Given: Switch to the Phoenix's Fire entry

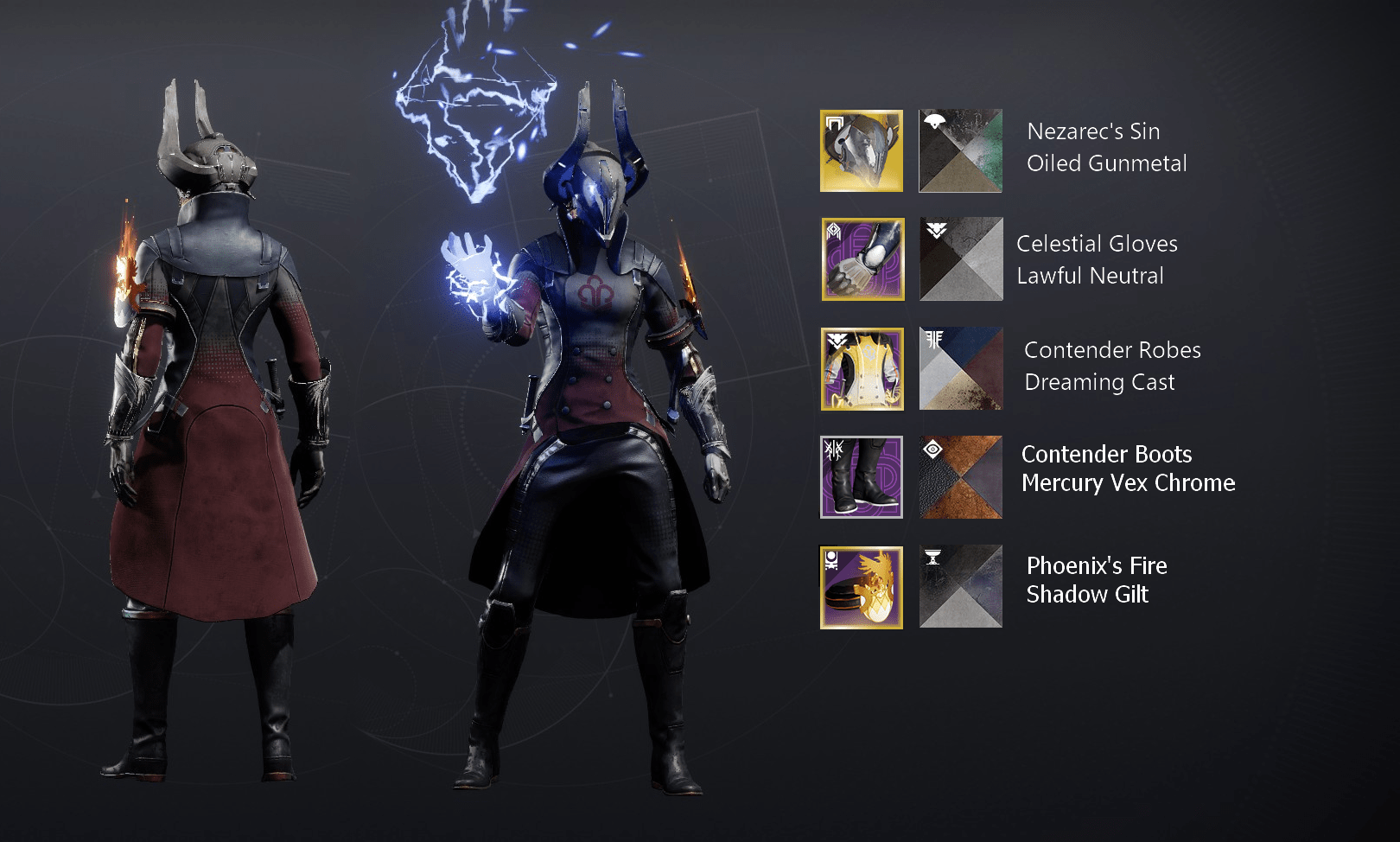Looking at the screenshot, I should pos(1096,566).
